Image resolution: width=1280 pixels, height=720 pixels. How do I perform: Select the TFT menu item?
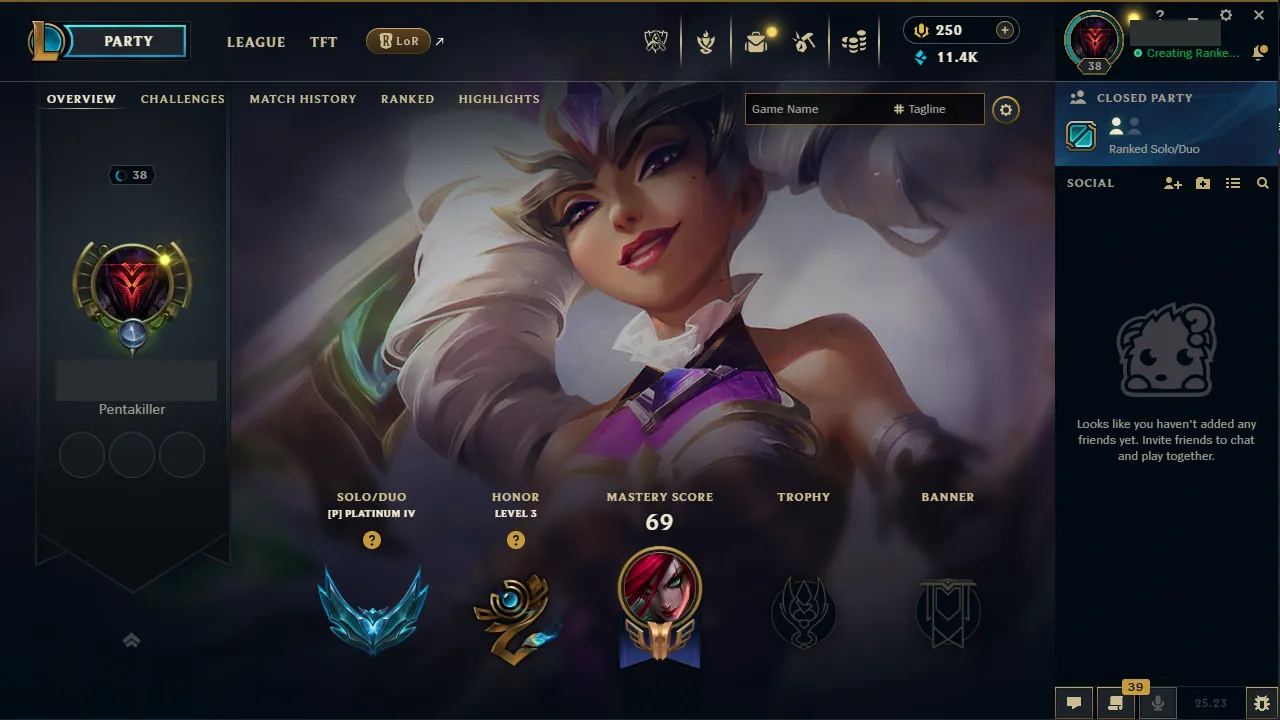click(x=323, y=42)
